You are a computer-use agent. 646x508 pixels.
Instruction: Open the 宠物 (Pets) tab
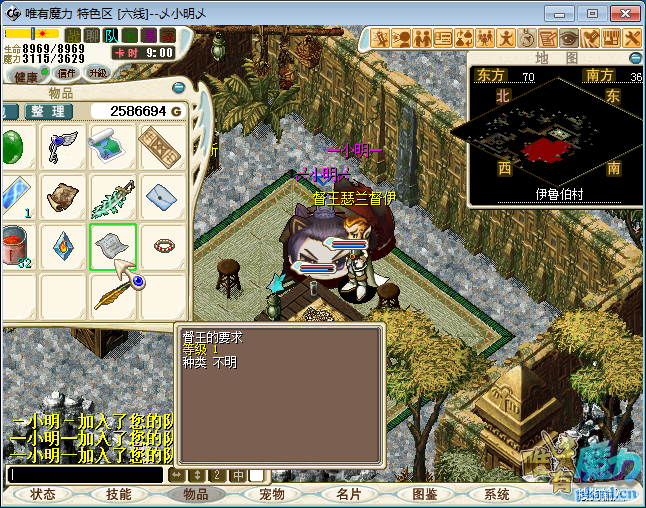pyautogui.click(x=272, y=494)
